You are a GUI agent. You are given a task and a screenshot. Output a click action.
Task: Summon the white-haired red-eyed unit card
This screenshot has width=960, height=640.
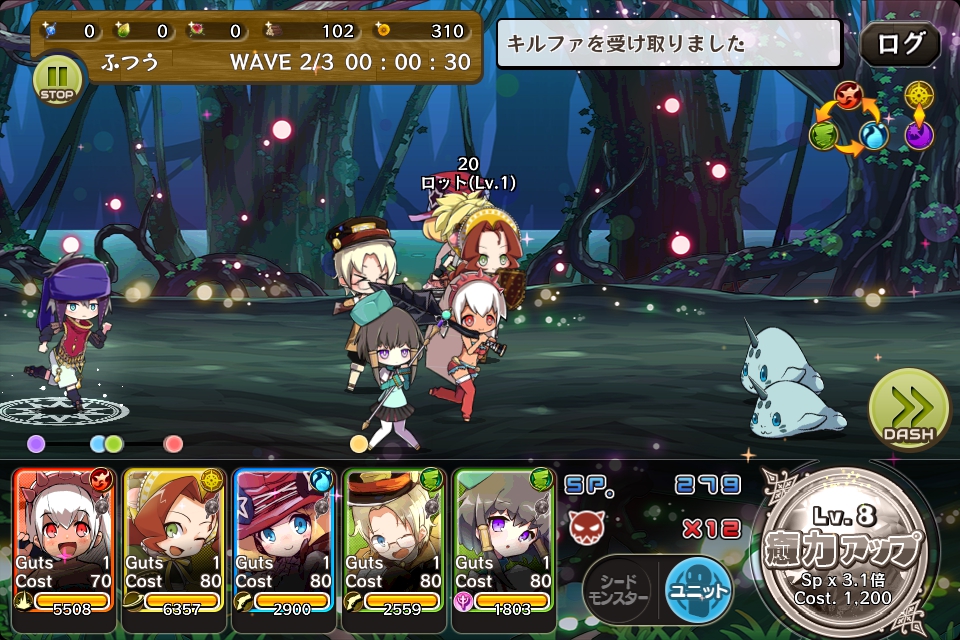click(64, 538)
